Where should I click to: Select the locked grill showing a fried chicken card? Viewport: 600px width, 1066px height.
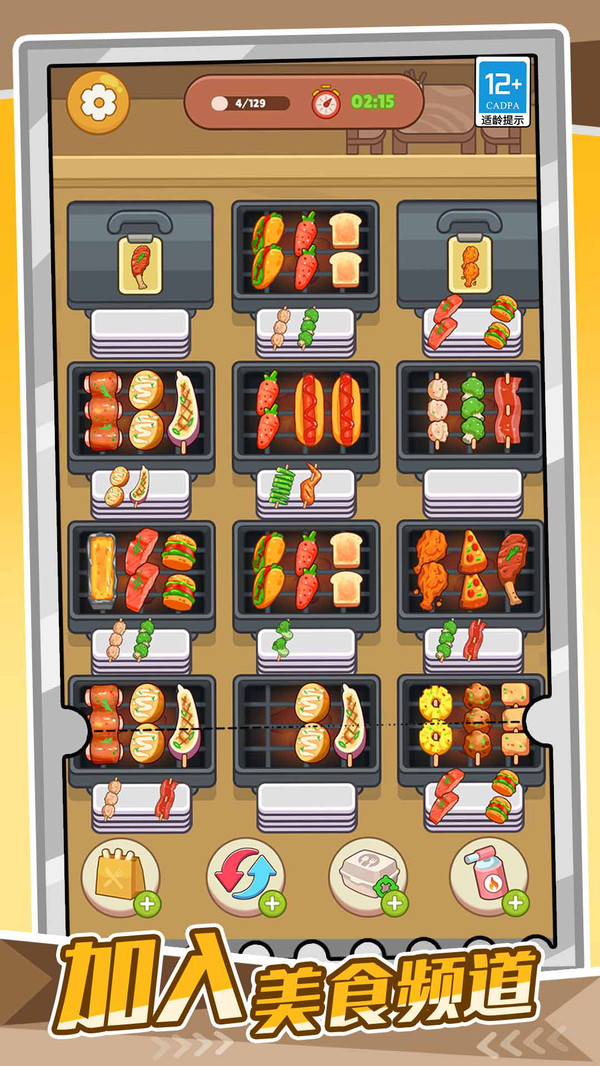click(x=470, y=263)
